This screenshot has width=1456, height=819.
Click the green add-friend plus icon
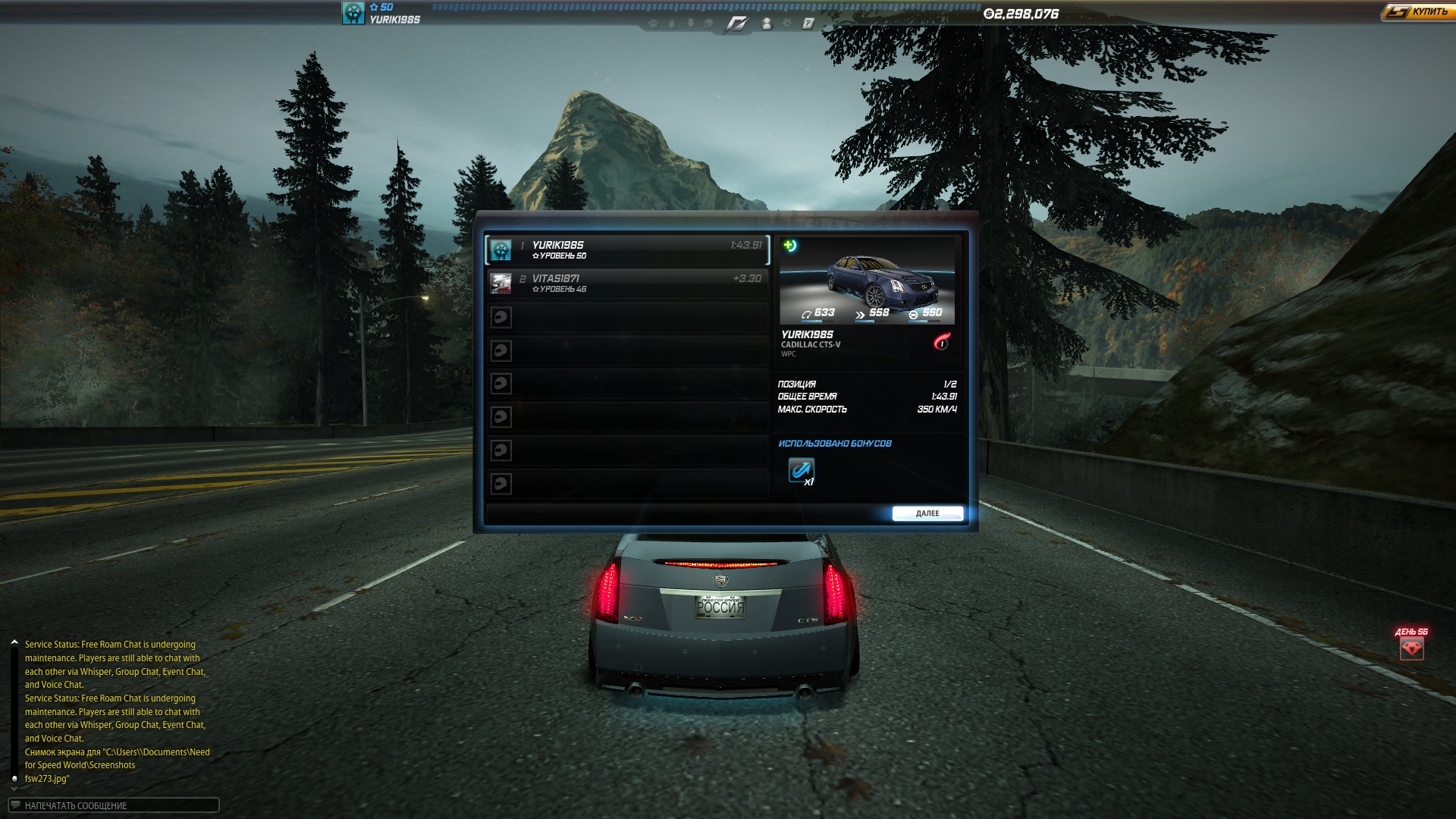(789, 246)
